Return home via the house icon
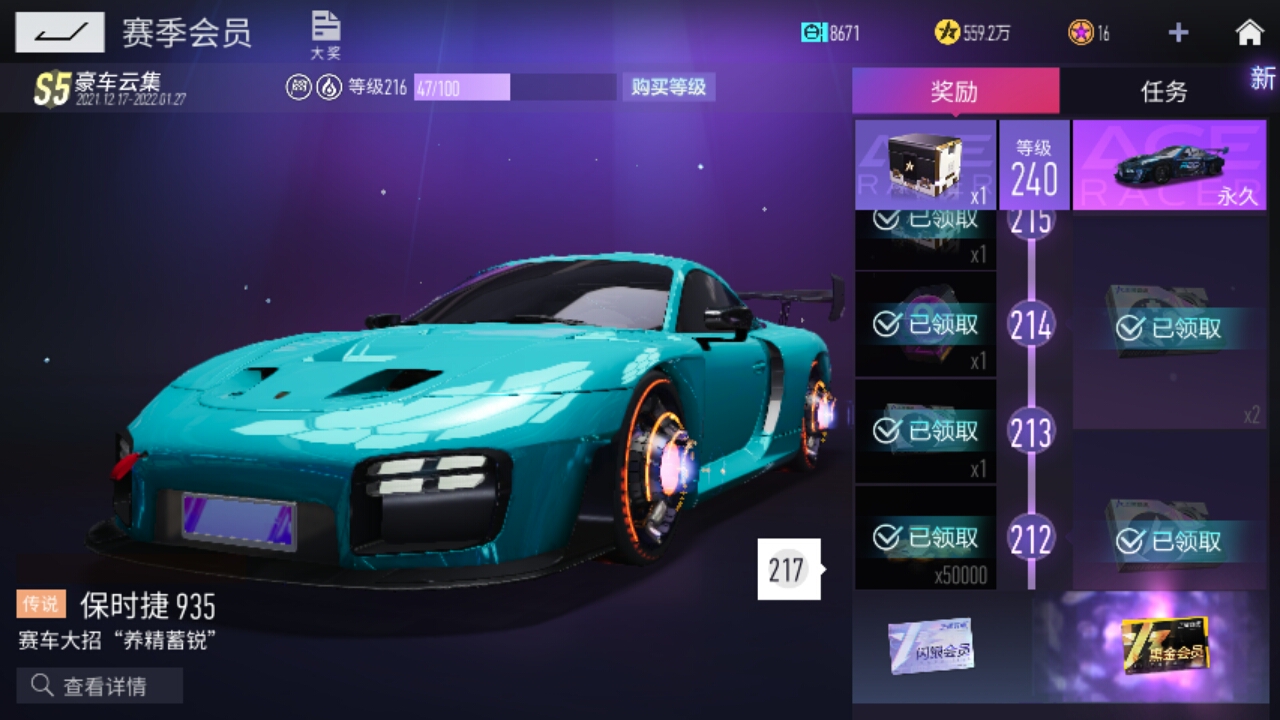The image size is (1280, 720). [x=1249, y=33]
